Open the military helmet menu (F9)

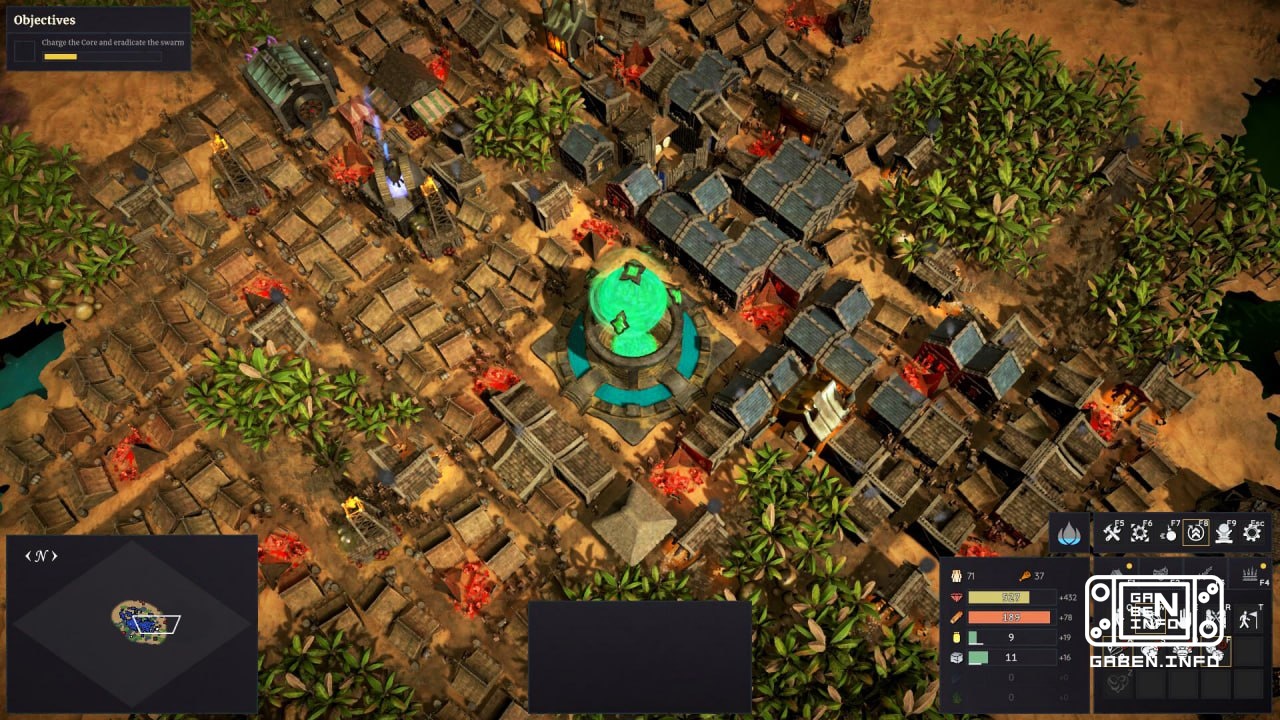[x=1223, y=532]
